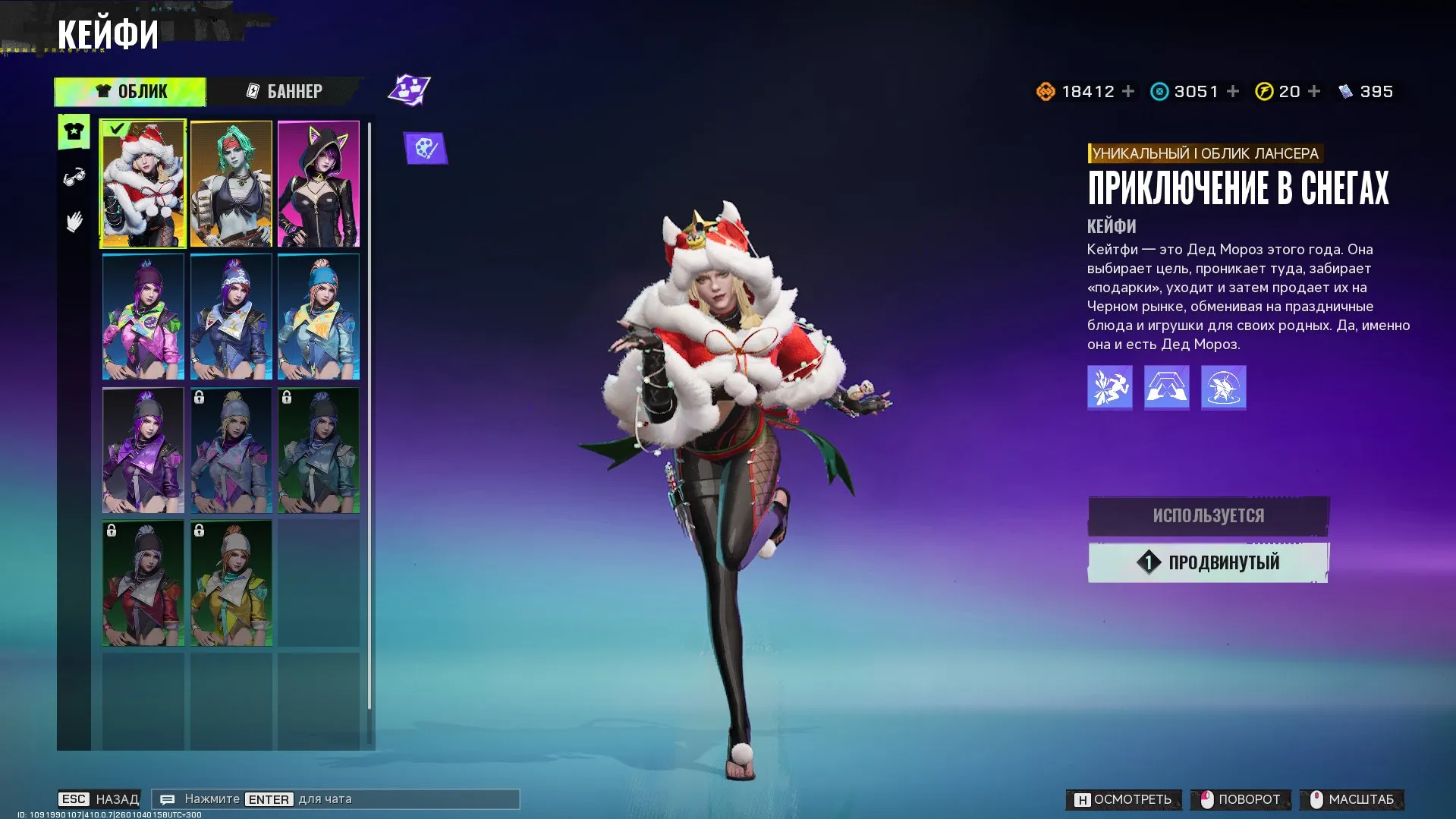Go back with the НАЗАД button
The height and width of the screenshot is (819, 1456).
click(99, 799)
